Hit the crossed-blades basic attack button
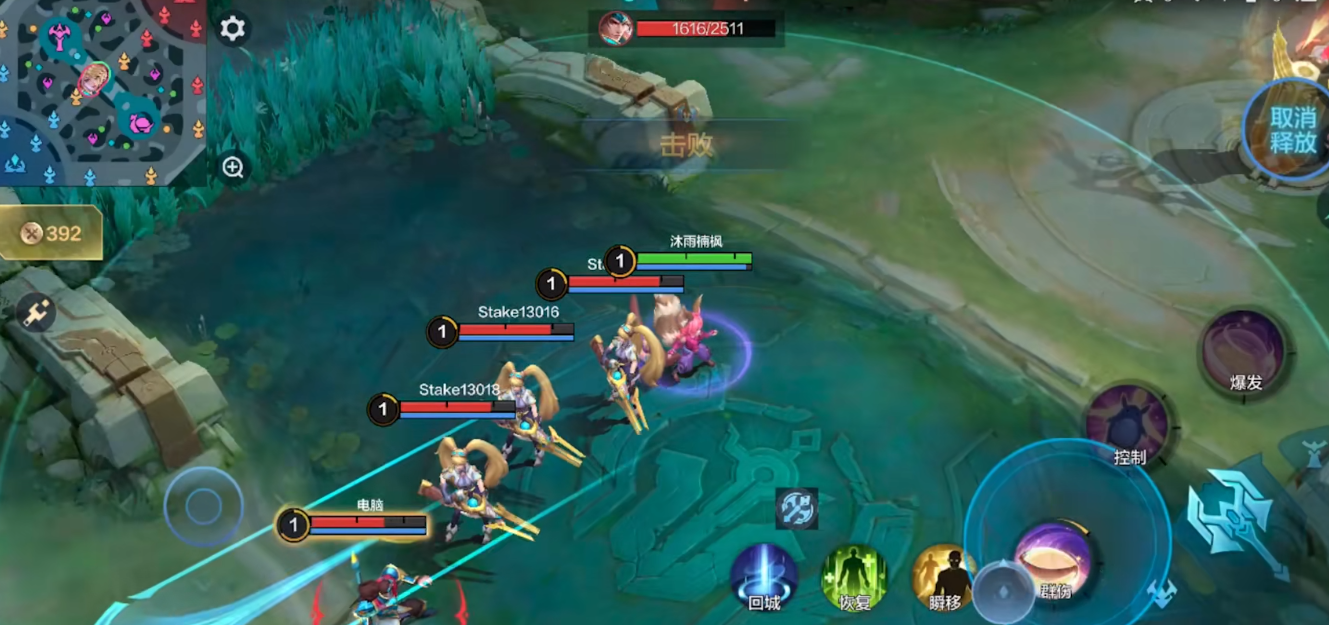 pos(1233,520)
